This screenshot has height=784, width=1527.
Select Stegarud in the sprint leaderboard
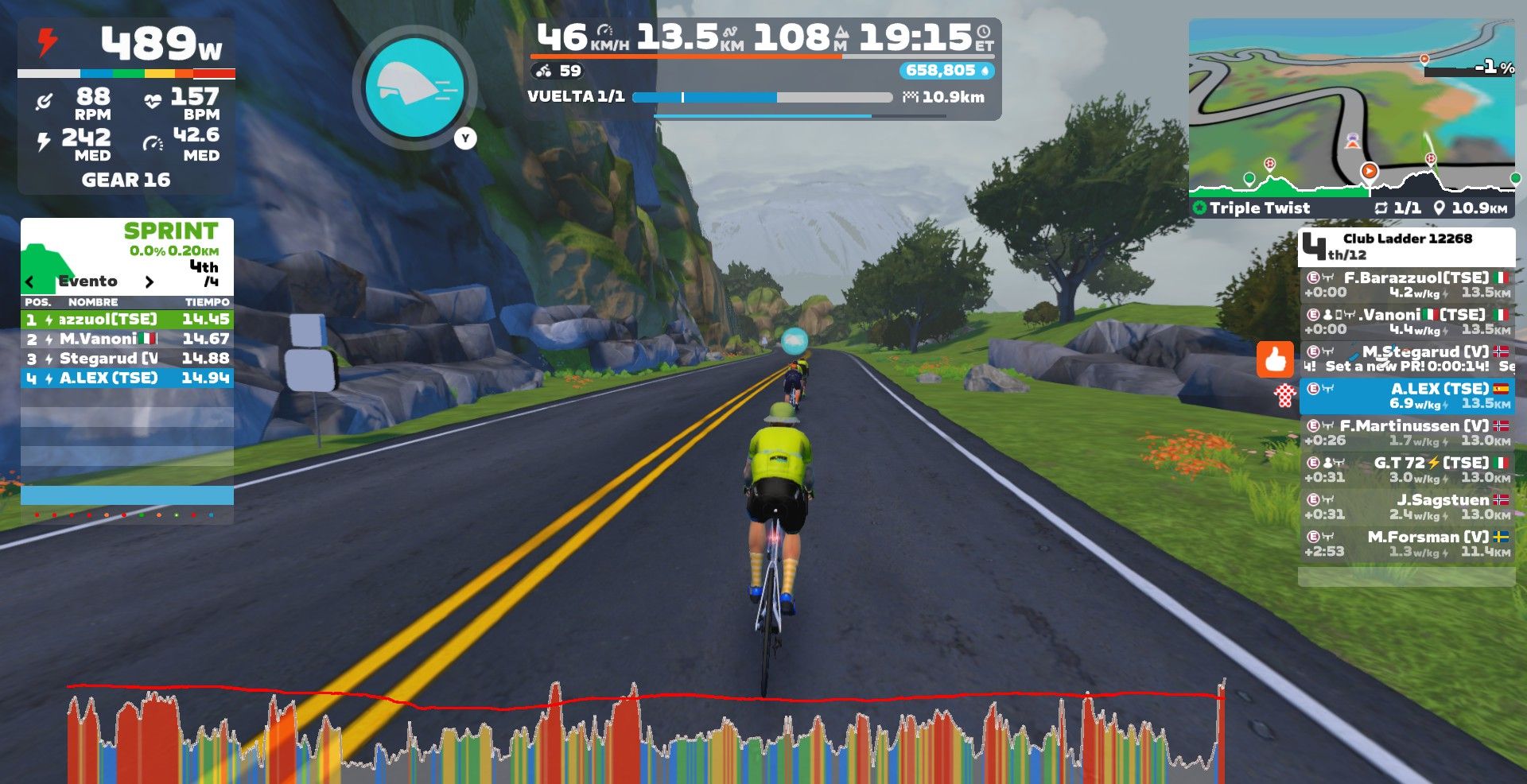pos(127,359)
